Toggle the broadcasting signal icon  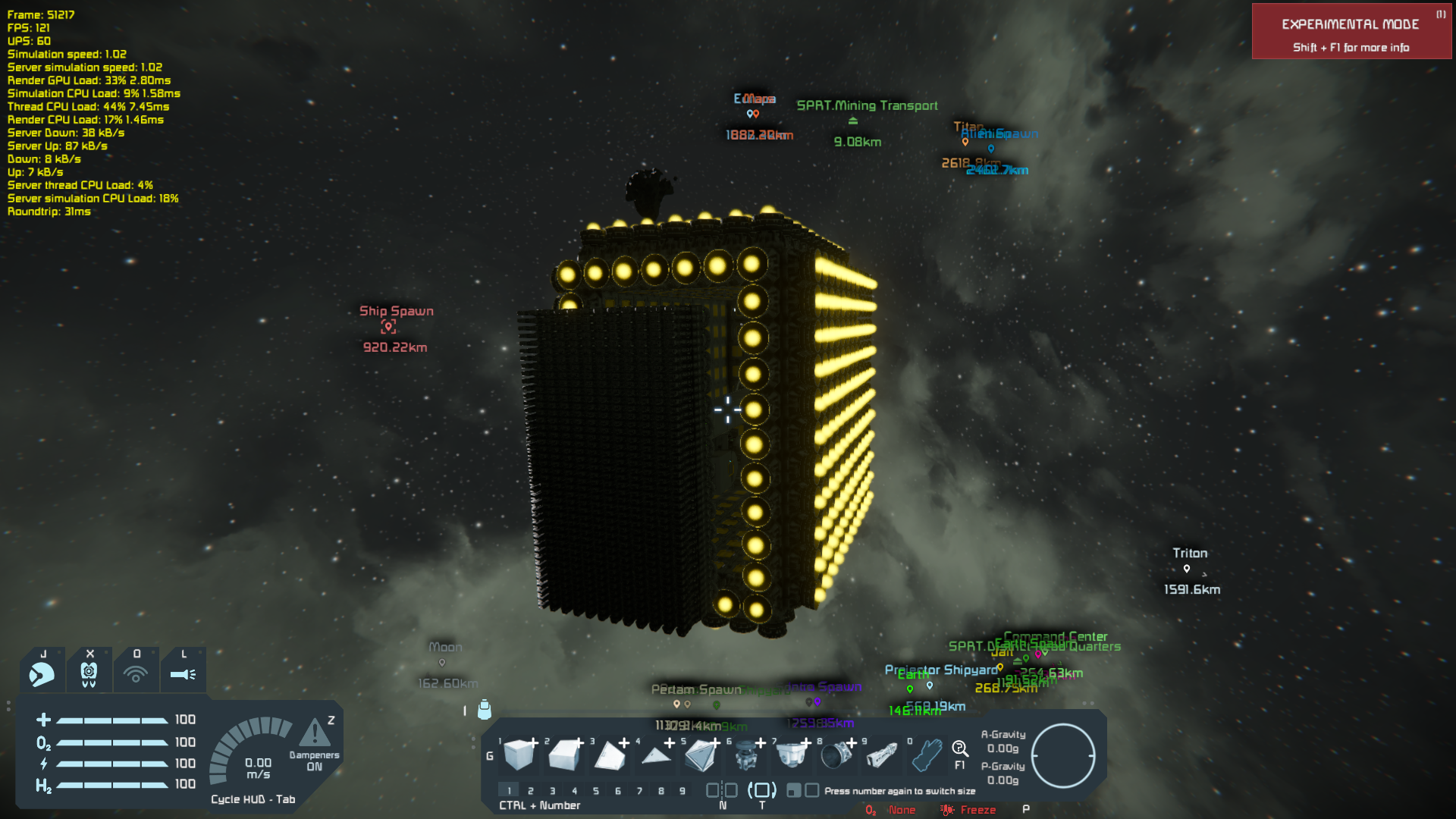136,673
